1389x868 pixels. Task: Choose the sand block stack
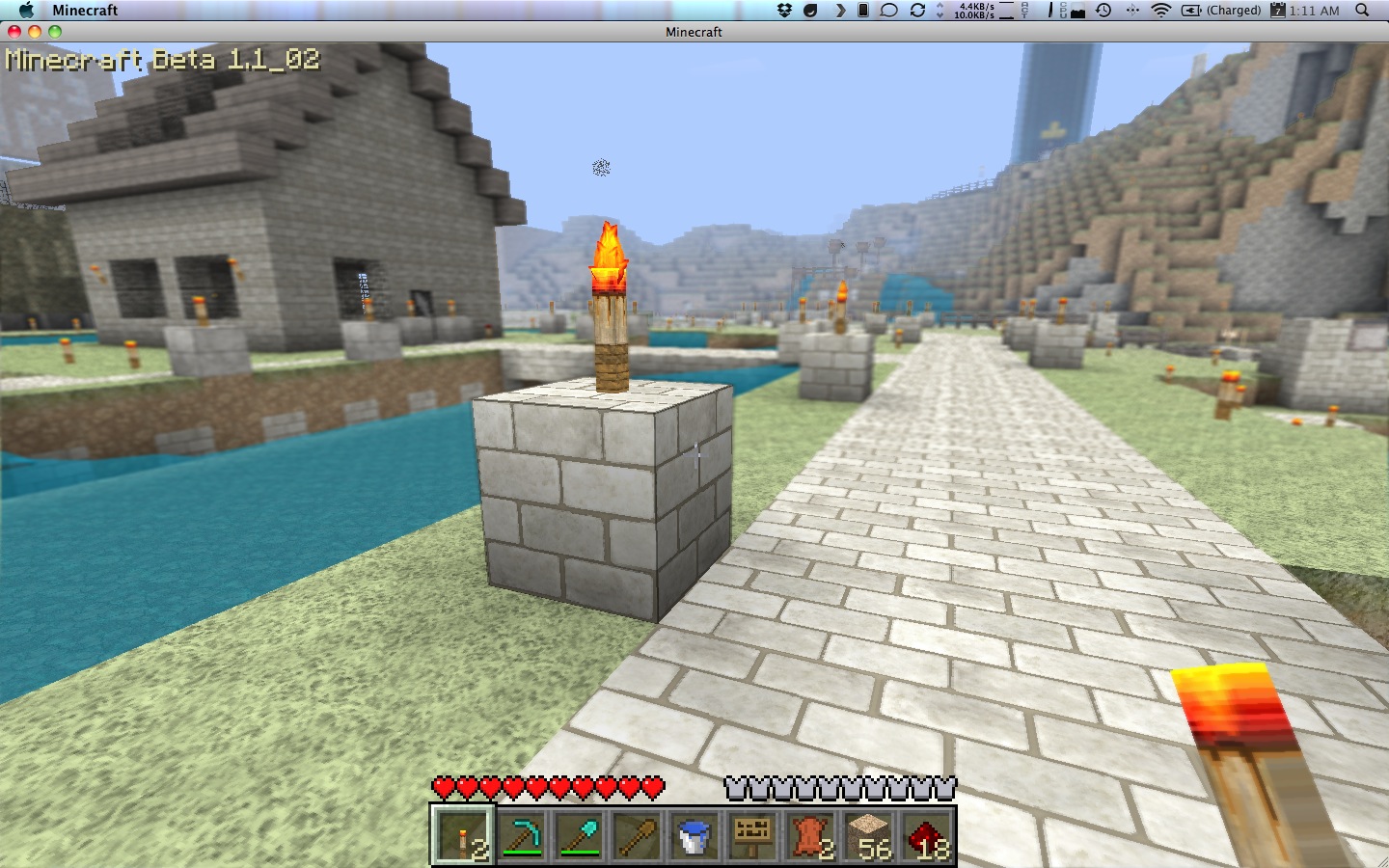coord(868,835)
